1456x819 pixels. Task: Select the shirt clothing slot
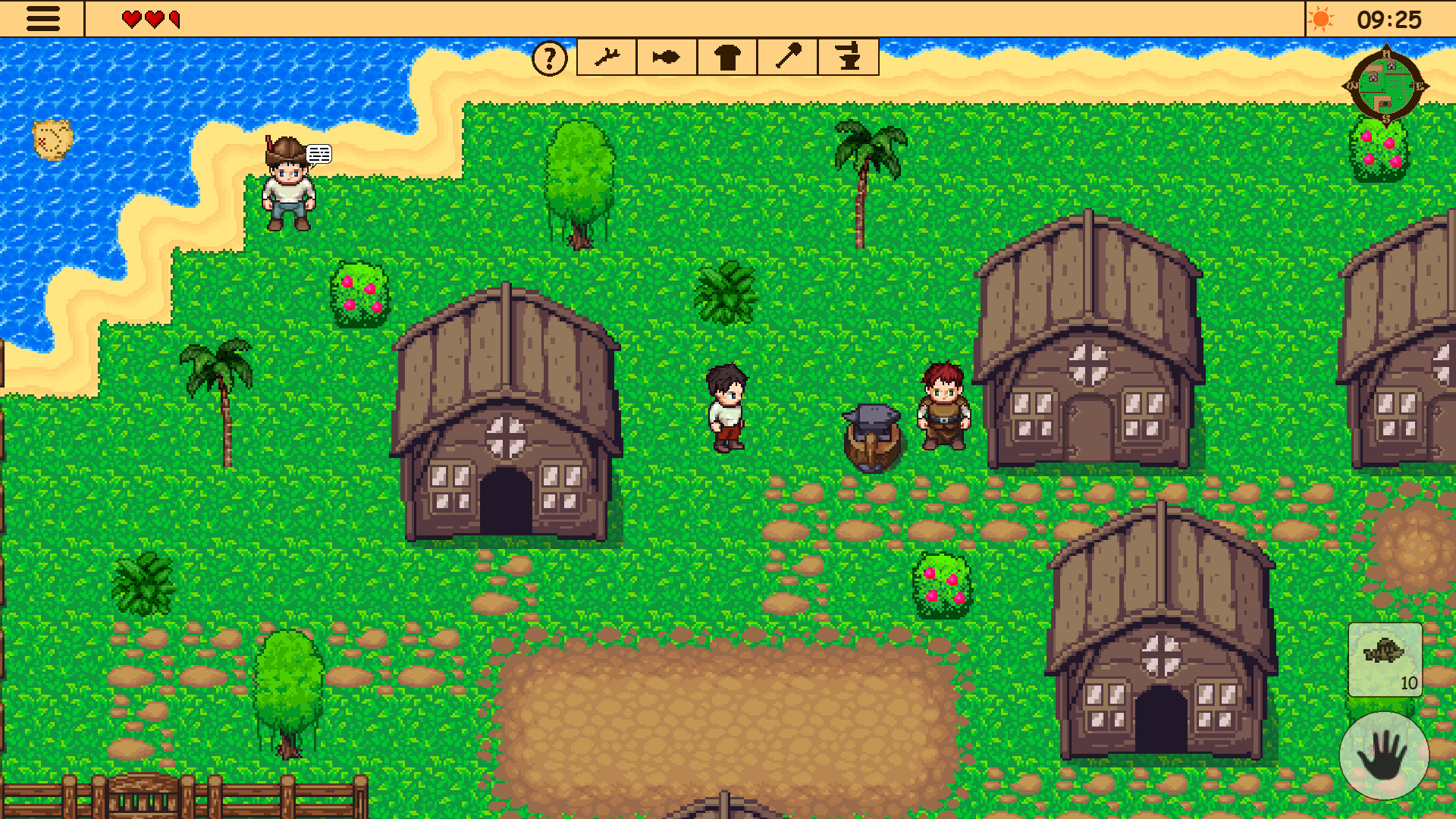click(x=726, y=57)
